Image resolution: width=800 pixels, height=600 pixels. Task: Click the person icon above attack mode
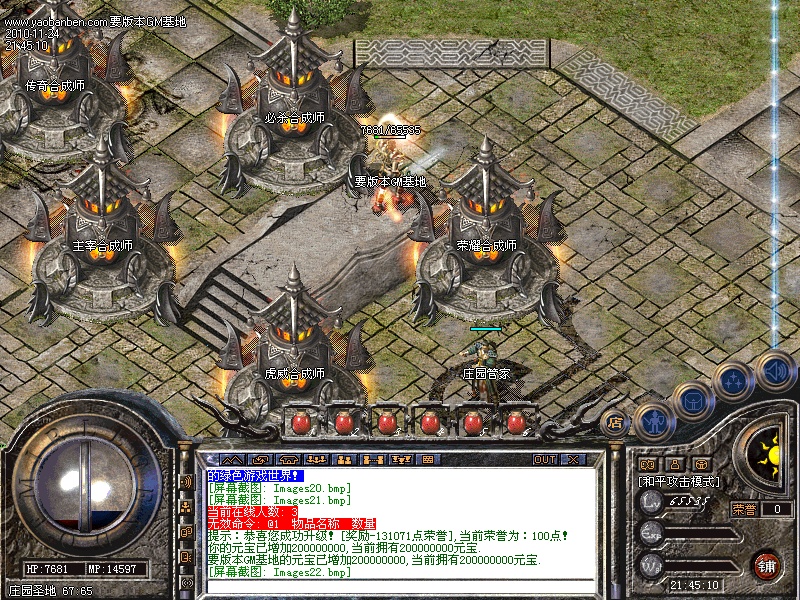click(675, 464)
